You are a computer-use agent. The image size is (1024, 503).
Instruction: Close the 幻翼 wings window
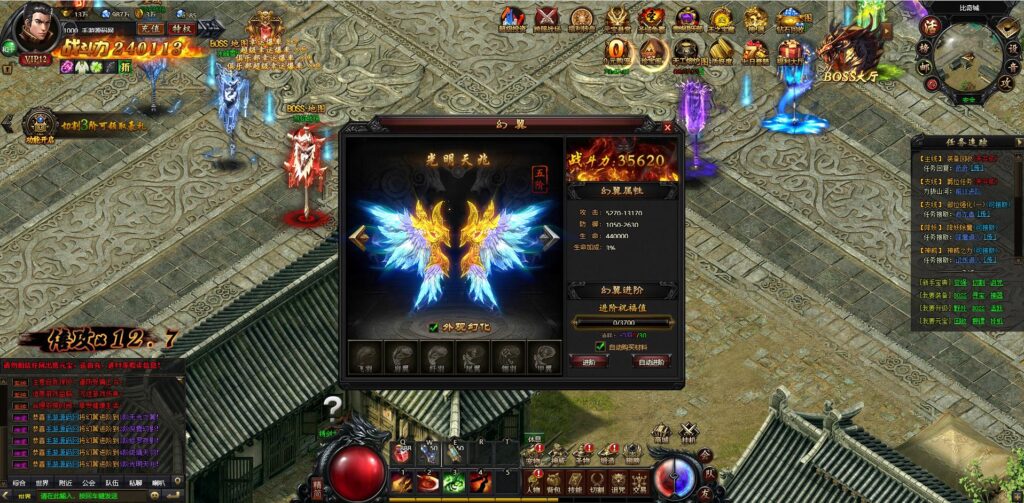coord(668,127)
